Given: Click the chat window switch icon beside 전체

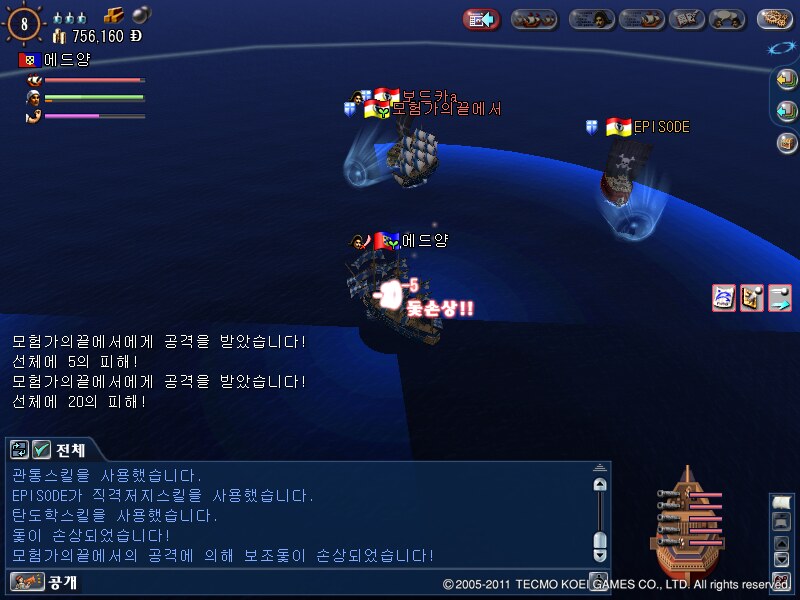Looking at the screenshot, I should [20, 450].
